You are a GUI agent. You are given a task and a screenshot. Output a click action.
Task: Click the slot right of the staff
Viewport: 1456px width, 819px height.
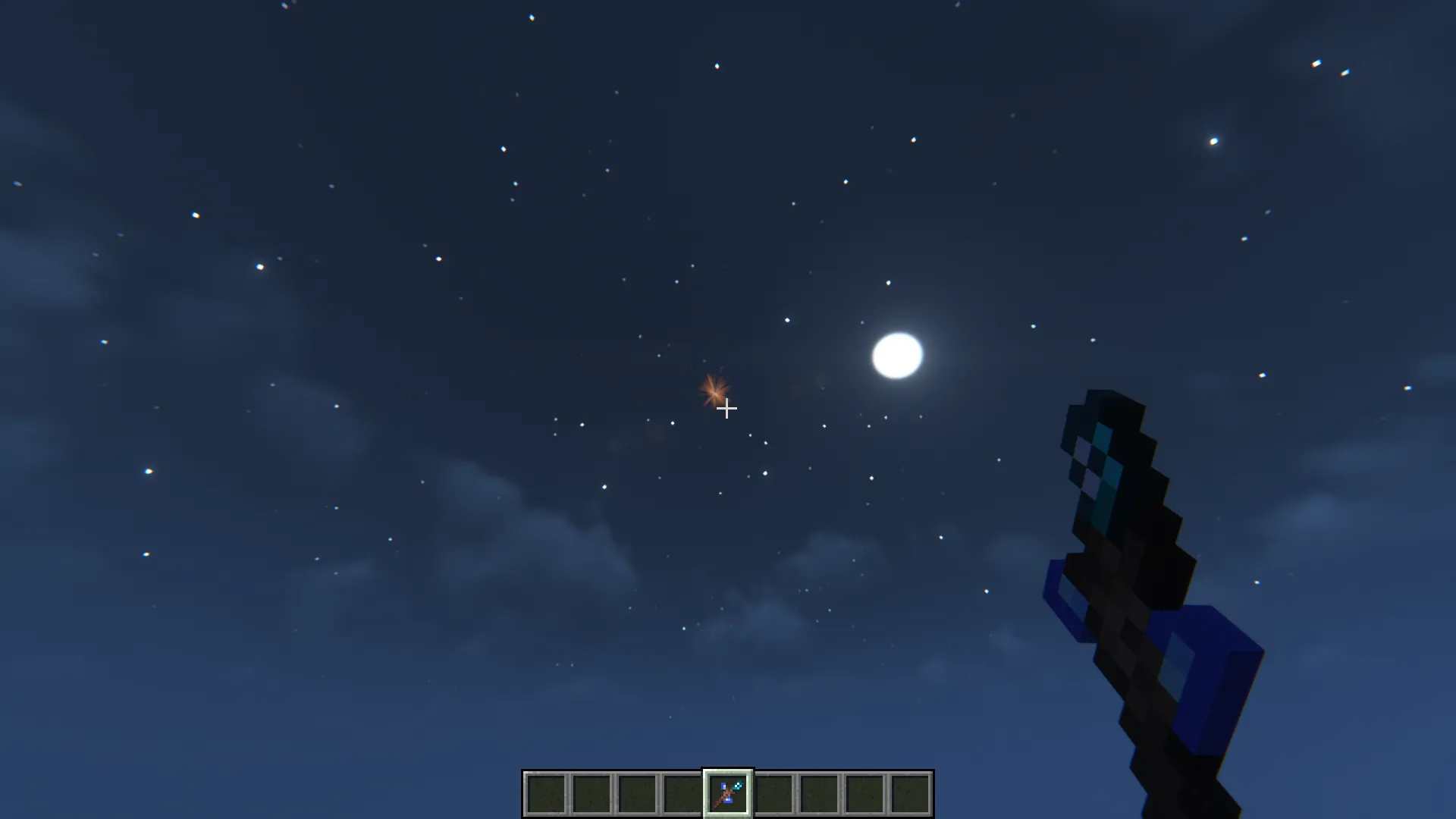coord(774,792)
